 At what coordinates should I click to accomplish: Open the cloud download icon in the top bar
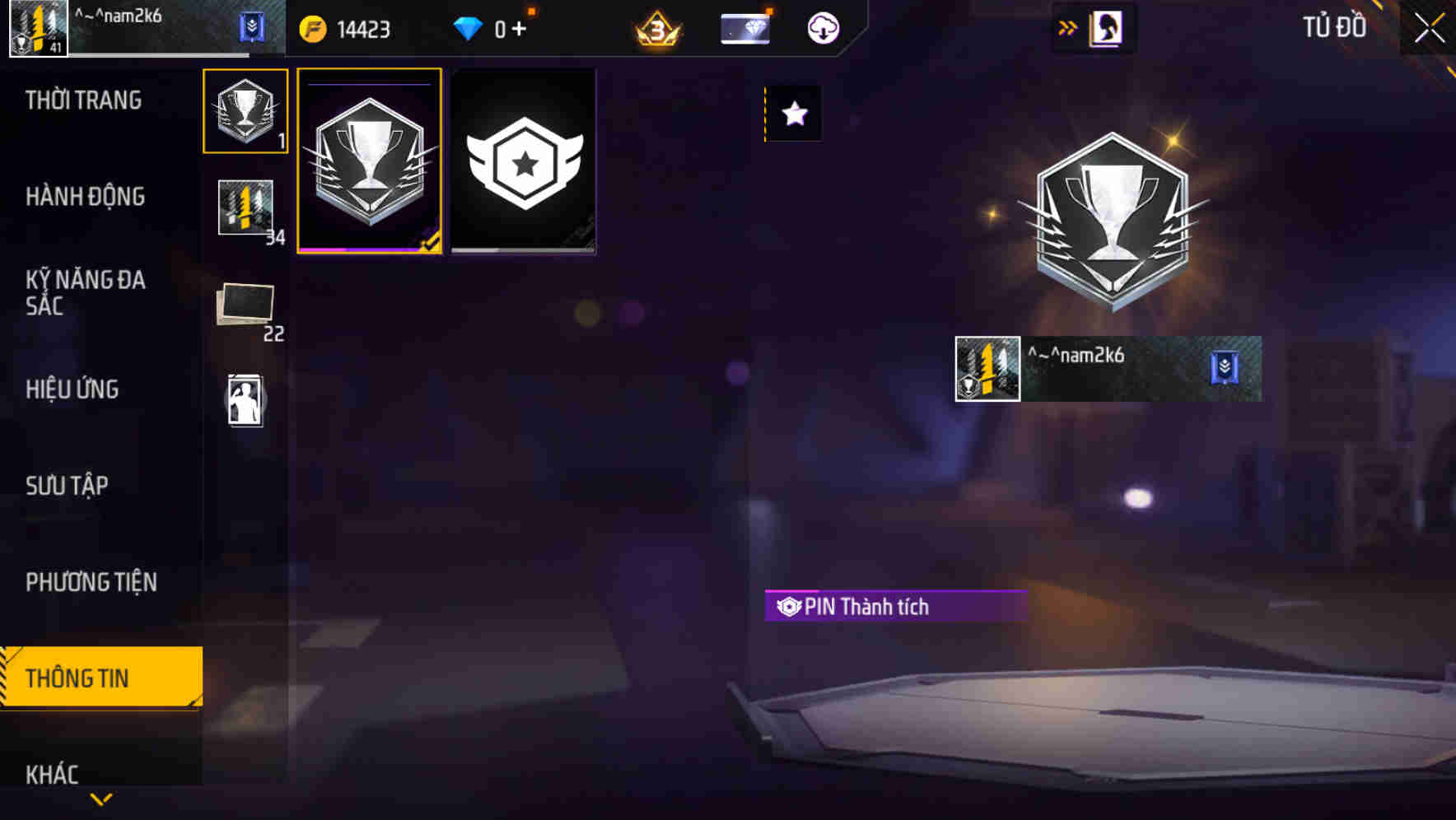821,27
